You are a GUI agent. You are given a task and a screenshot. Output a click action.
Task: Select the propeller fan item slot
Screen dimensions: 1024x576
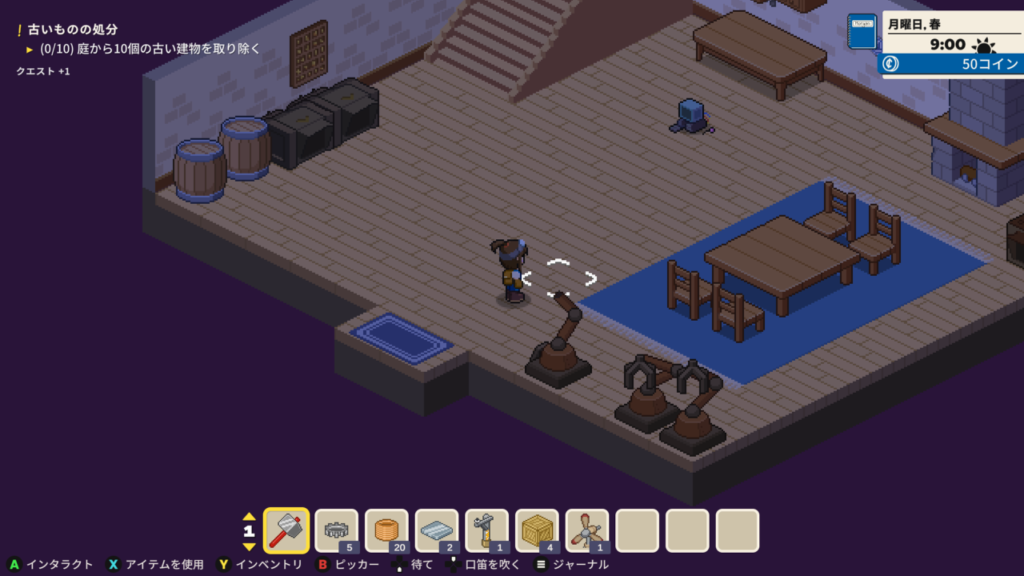[587, 530]
